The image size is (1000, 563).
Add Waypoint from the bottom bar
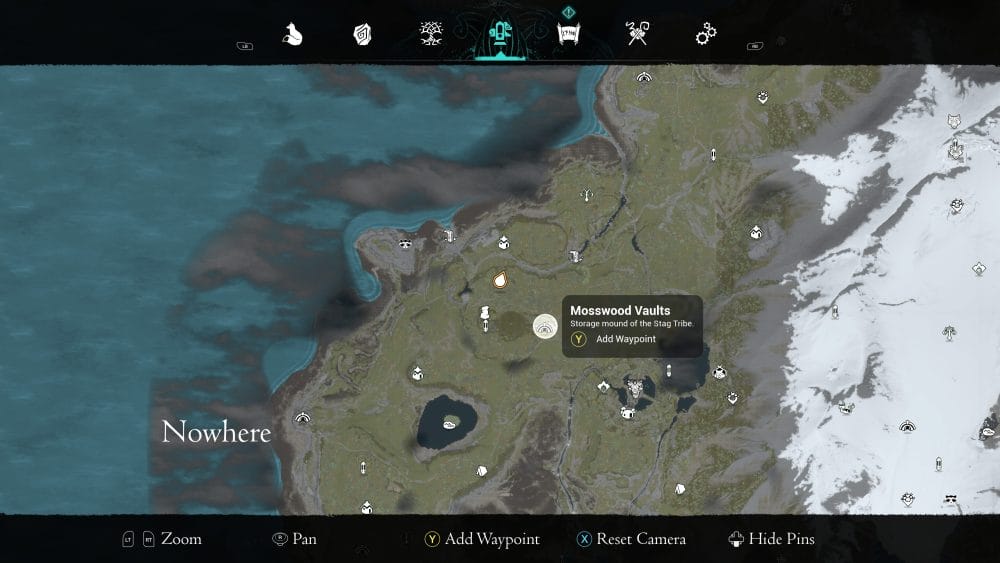coord(482,539)
